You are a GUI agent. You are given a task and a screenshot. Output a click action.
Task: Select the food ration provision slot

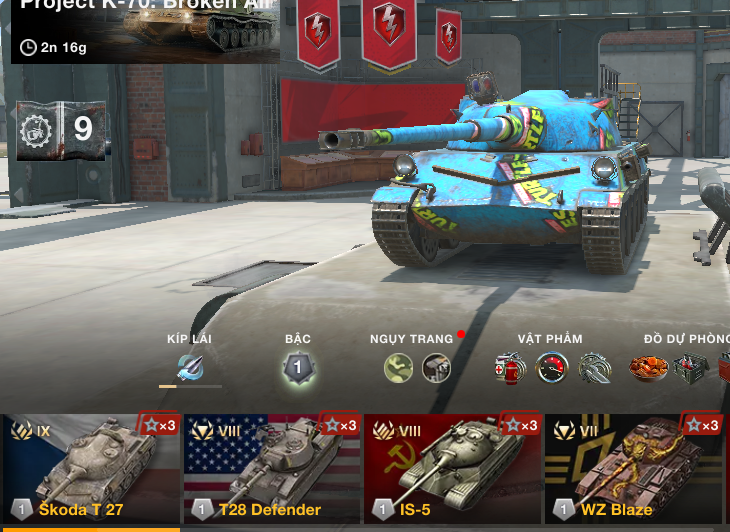[x=648, y=368]
